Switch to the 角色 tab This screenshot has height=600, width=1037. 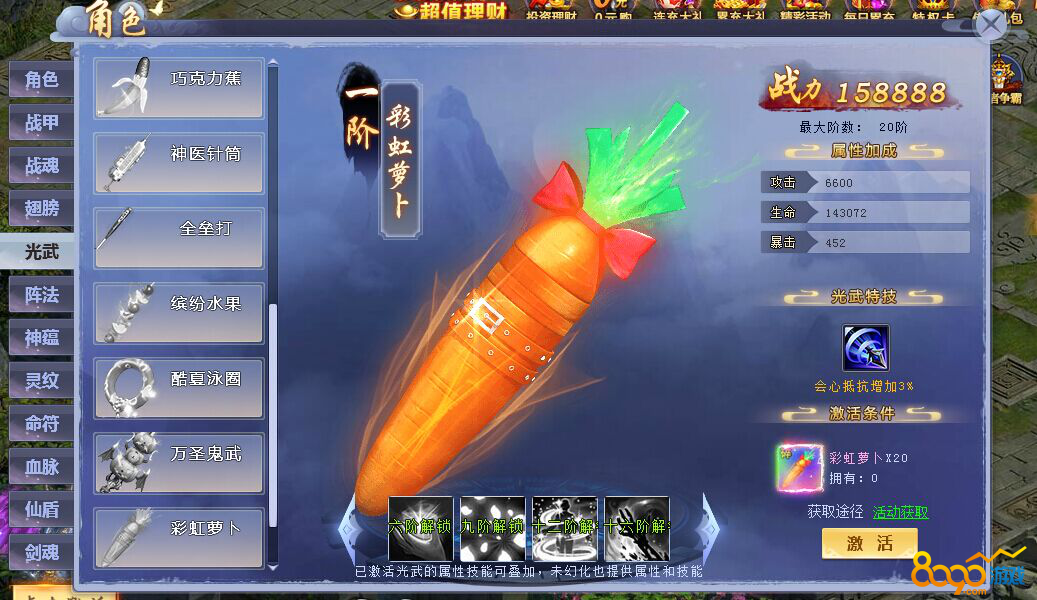(x=41, y=80)
